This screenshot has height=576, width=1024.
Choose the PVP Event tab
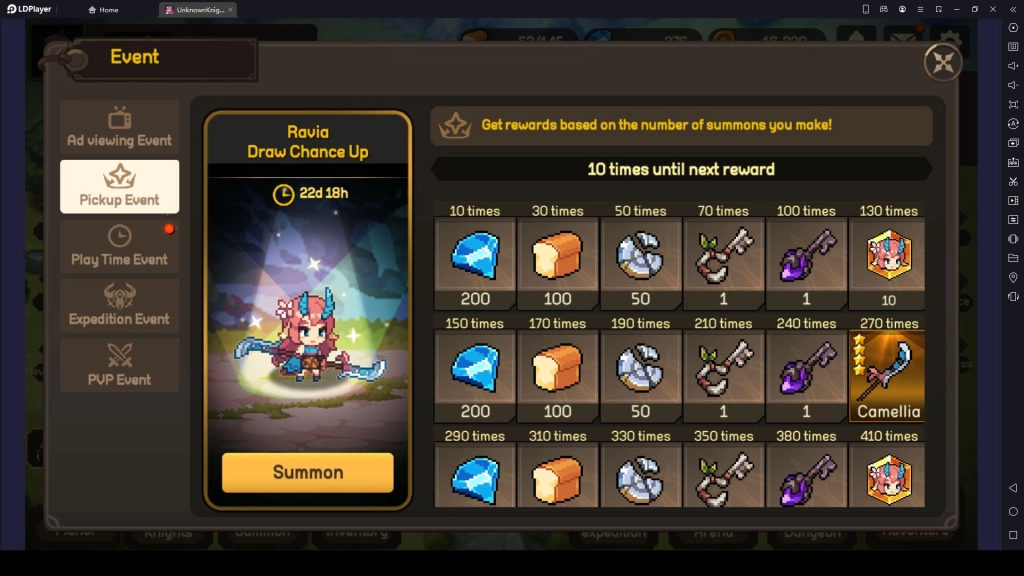120,366
